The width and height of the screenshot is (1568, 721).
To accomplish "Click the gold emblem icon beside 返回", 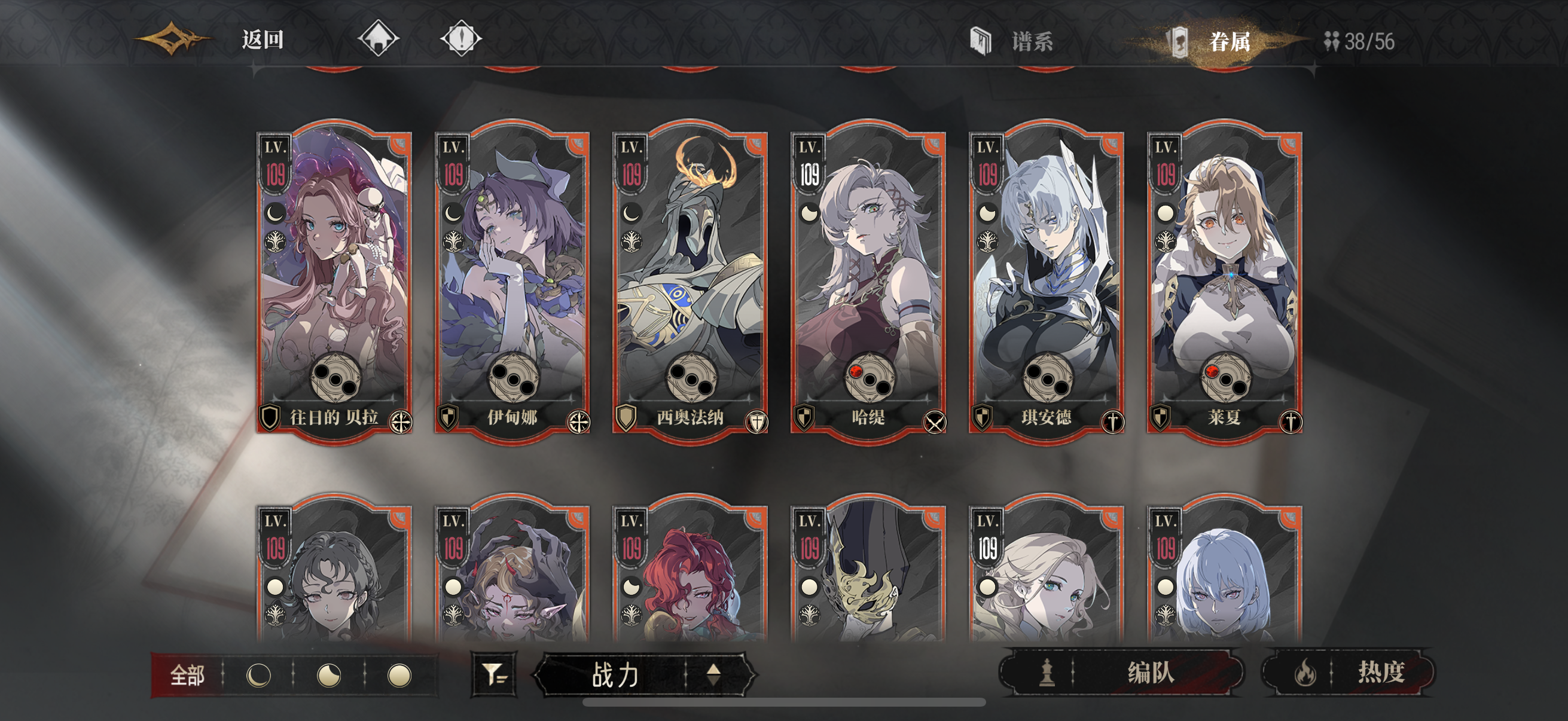I will click(172, 39).
